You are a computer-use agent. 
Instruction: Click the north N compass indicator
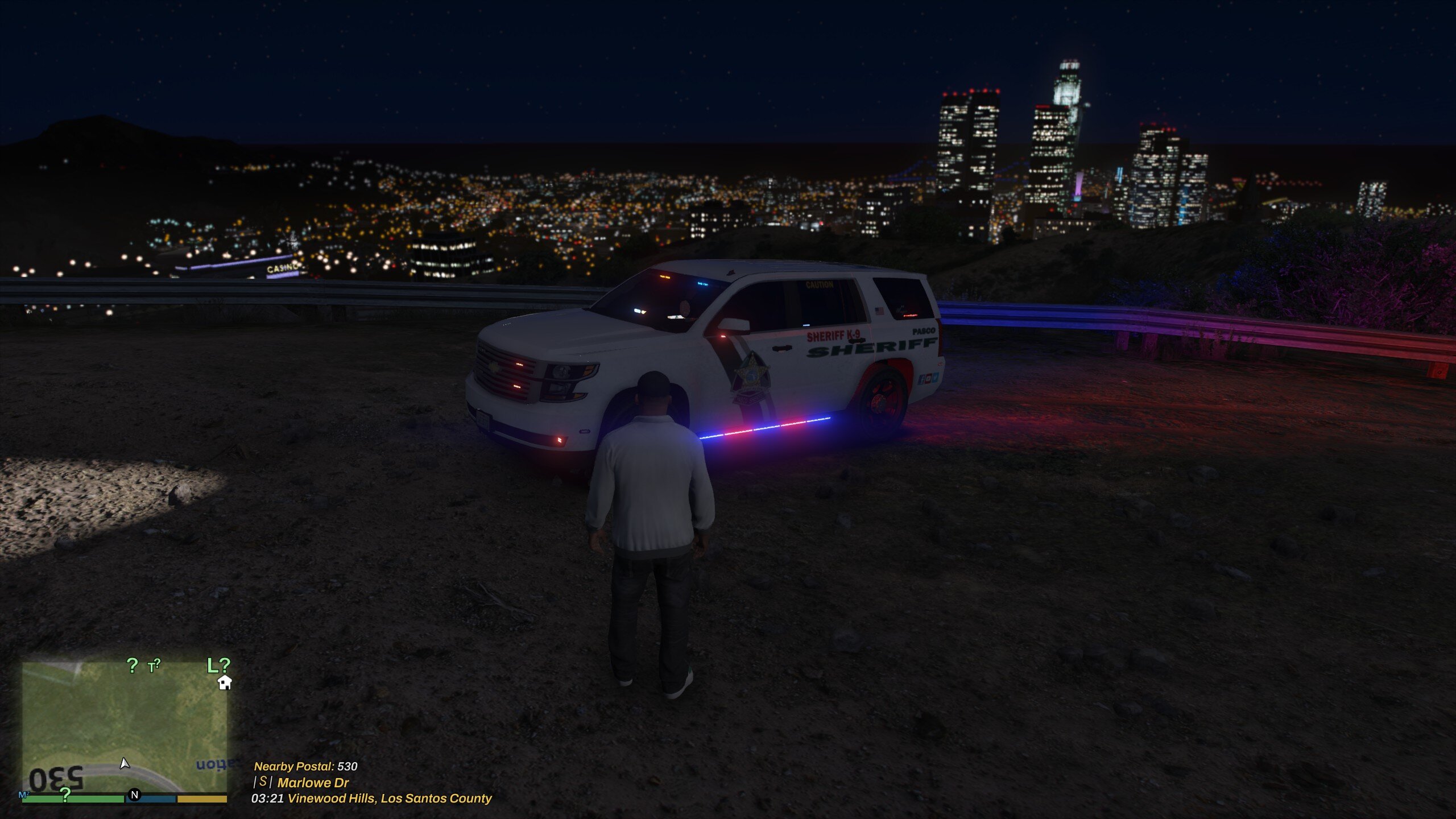pos(134,795)
